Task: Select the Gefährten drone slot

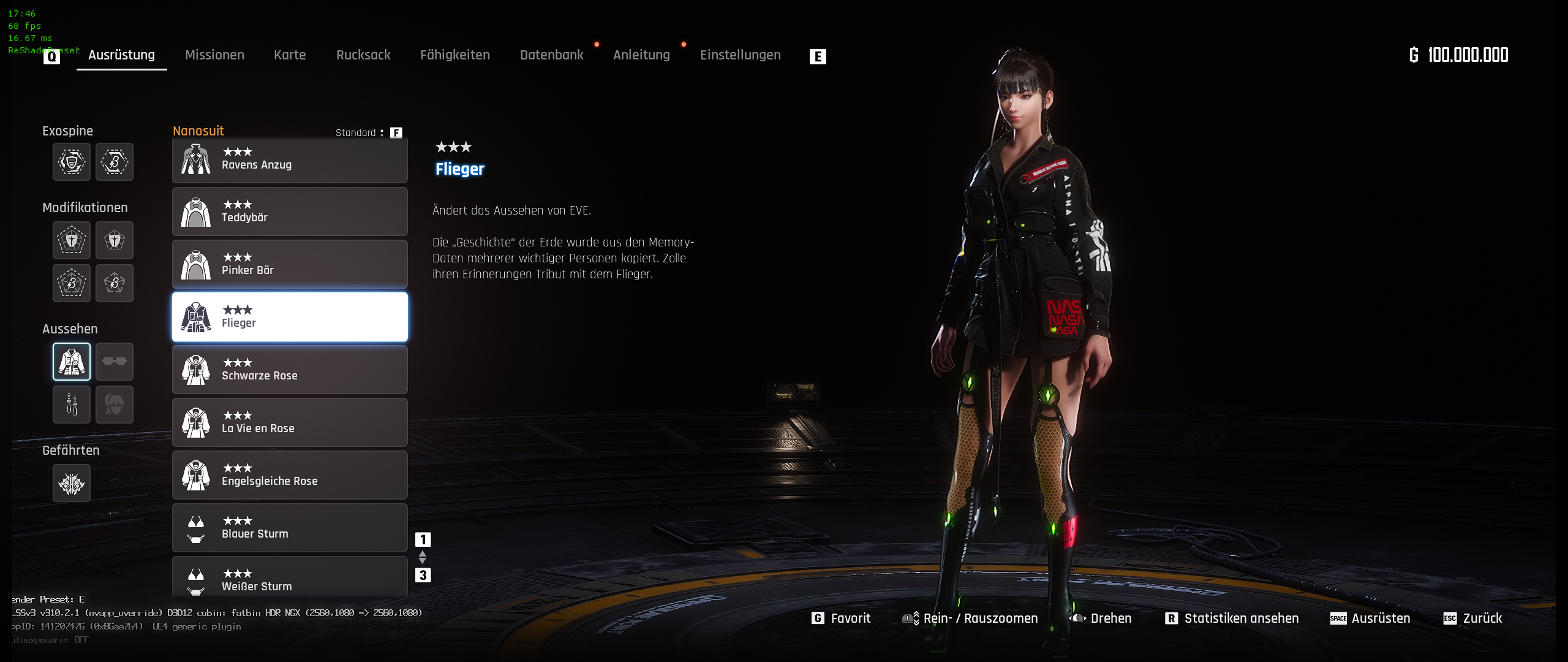Action: point(72,483)
